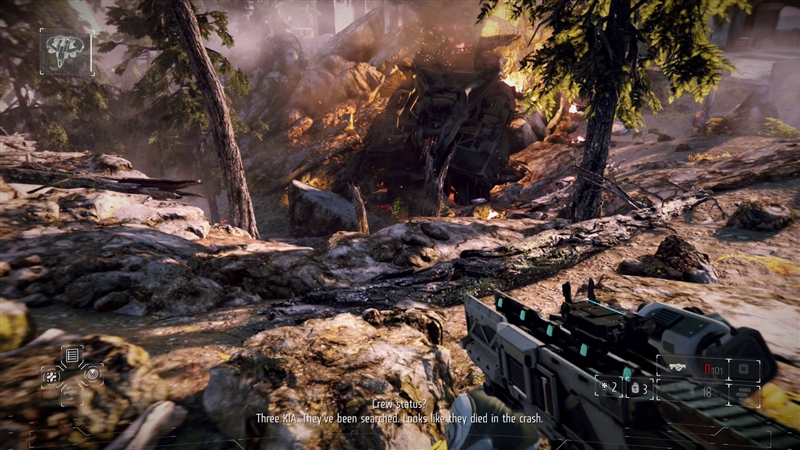Image resolution: width=800 pixels, height=450 pixels.
Task: Toggle the square fire mode indicator
Action: coord(744,370)
